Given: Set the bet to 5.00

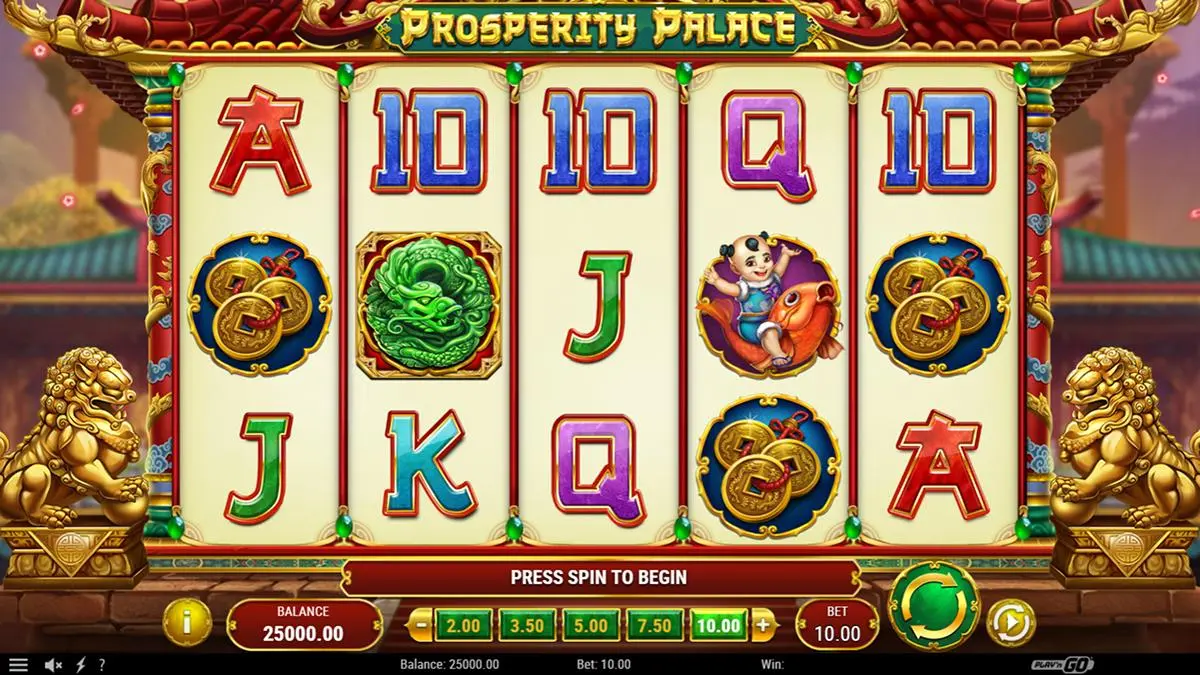Looking at the screenshot, I should coord(591,626).
